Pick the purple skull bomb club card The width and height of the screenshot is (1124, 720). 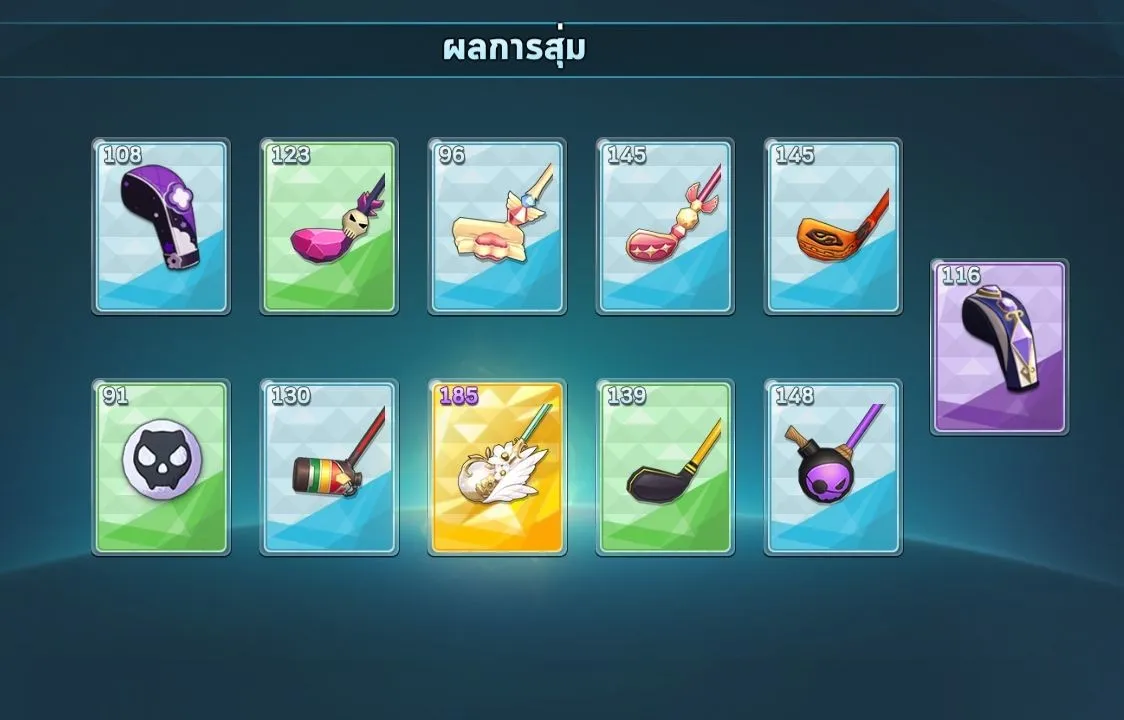point(833,467)
